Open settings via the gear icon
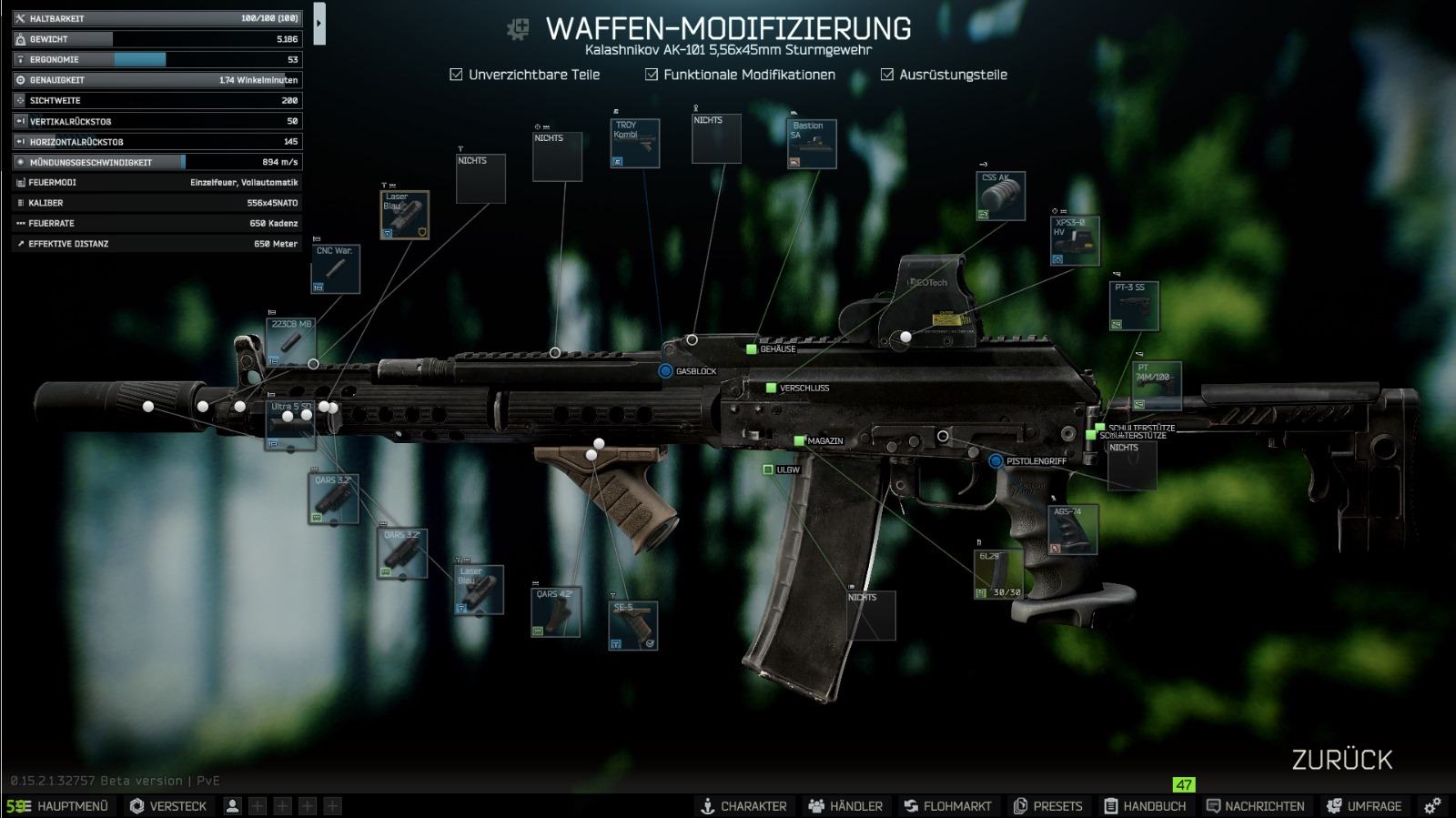Viewport: 1456px width, 818px height. tap(1432, 806)
